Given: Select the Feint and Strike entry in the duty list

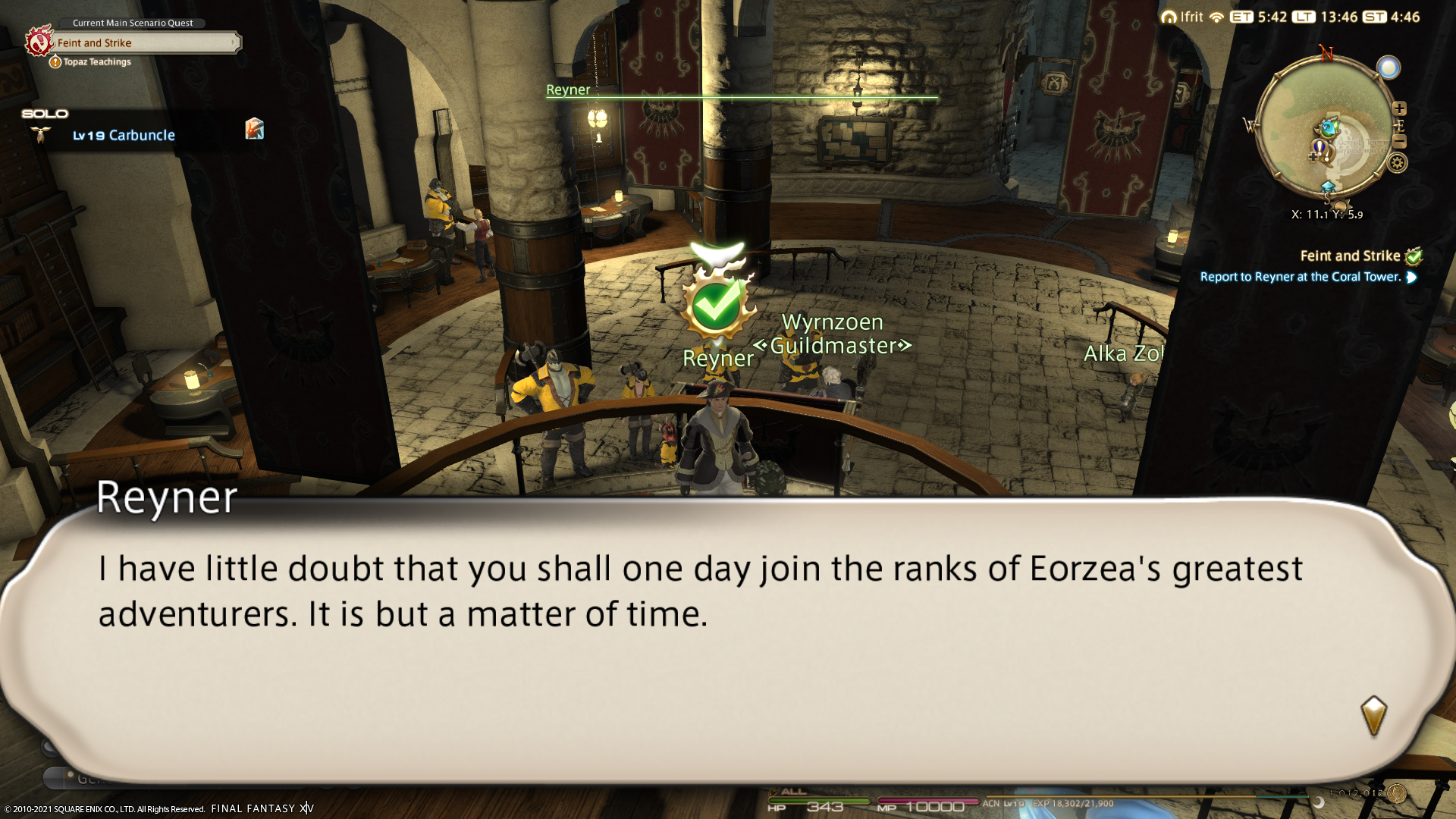Looking at the screenshot, I should [1350, 256].
